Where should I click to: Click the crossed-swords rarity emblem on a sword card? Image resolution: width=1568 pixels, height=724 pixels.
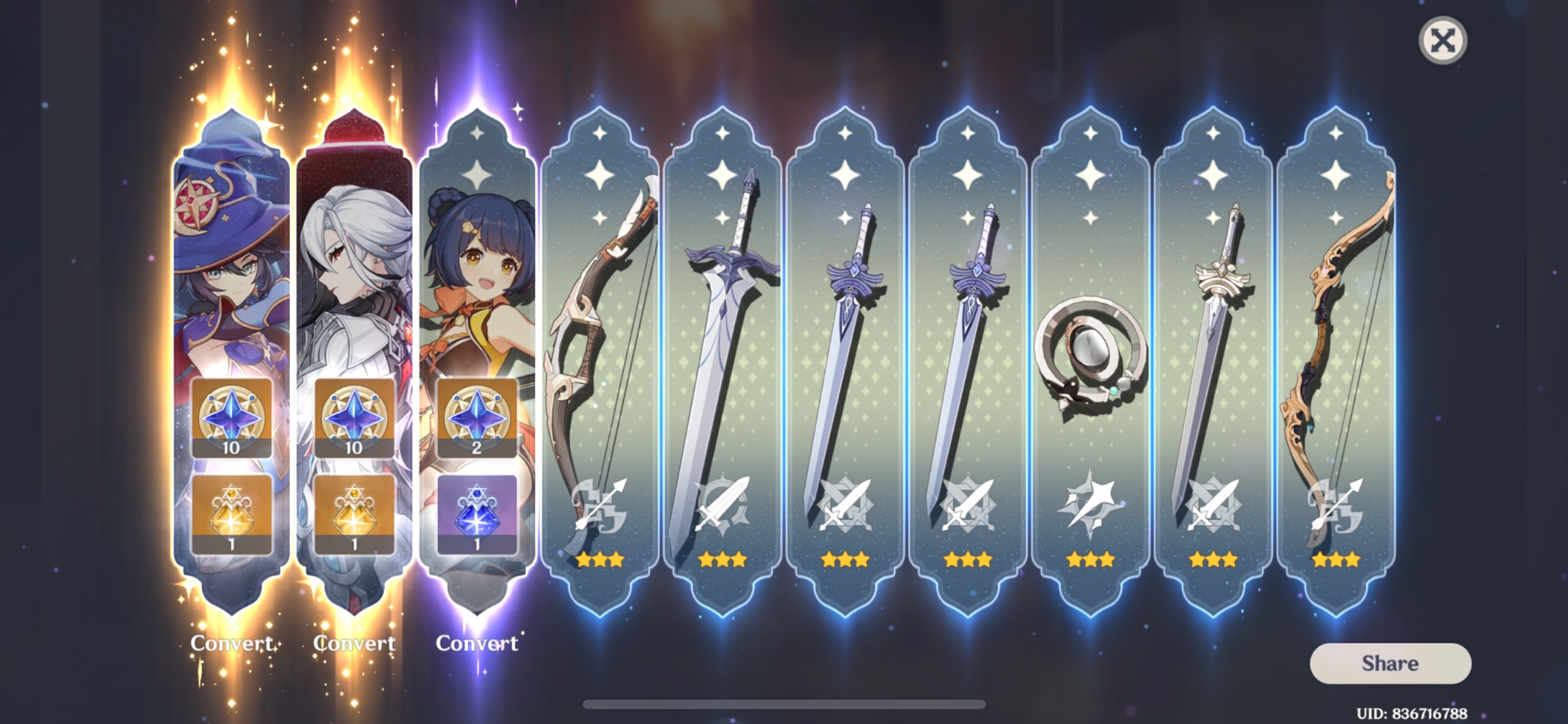tap(847, 506)
